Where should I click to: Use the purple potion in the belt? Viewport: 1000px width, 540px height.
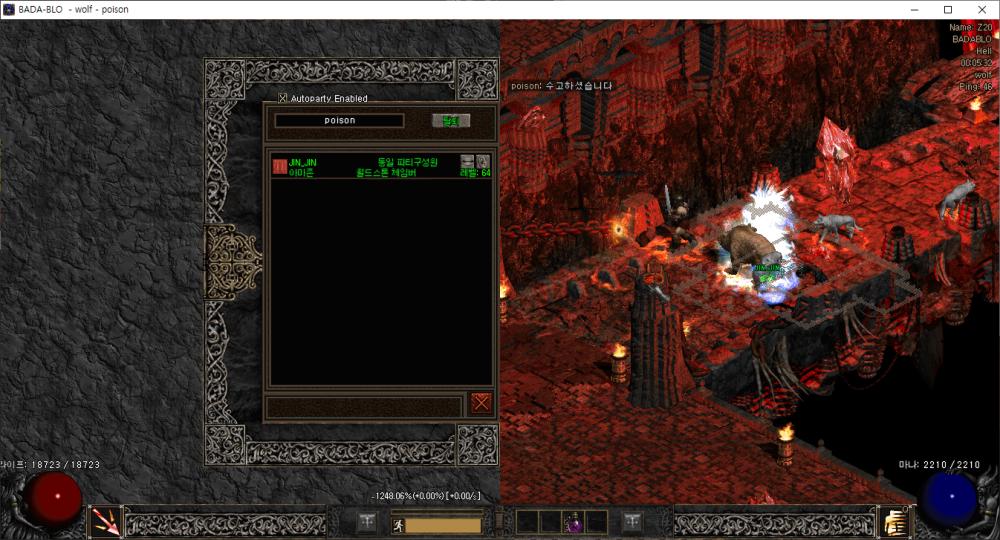click(x=573, y=522)
